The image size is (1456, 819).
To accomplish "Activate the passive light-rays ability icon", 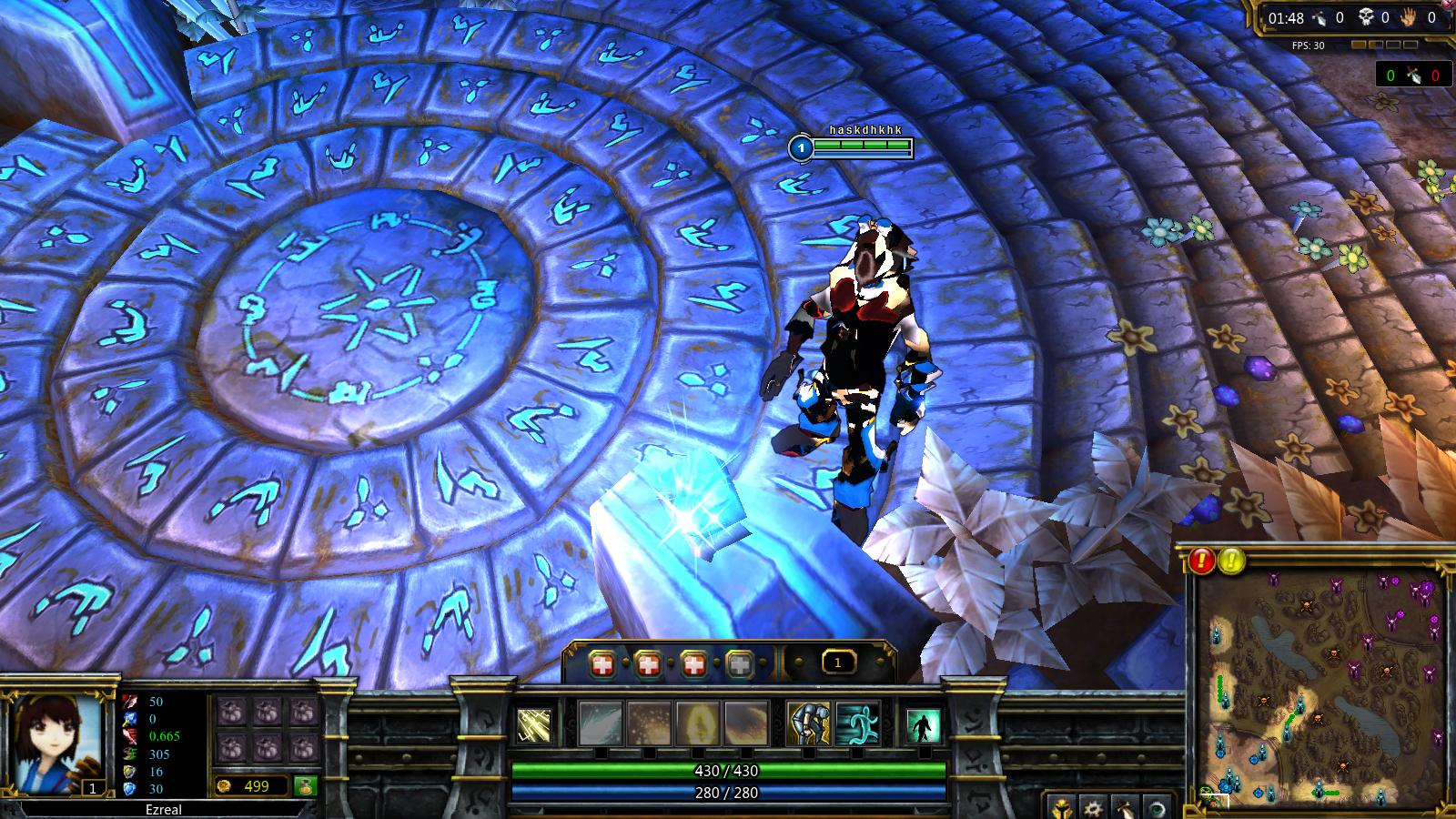I will coord(534,725).
